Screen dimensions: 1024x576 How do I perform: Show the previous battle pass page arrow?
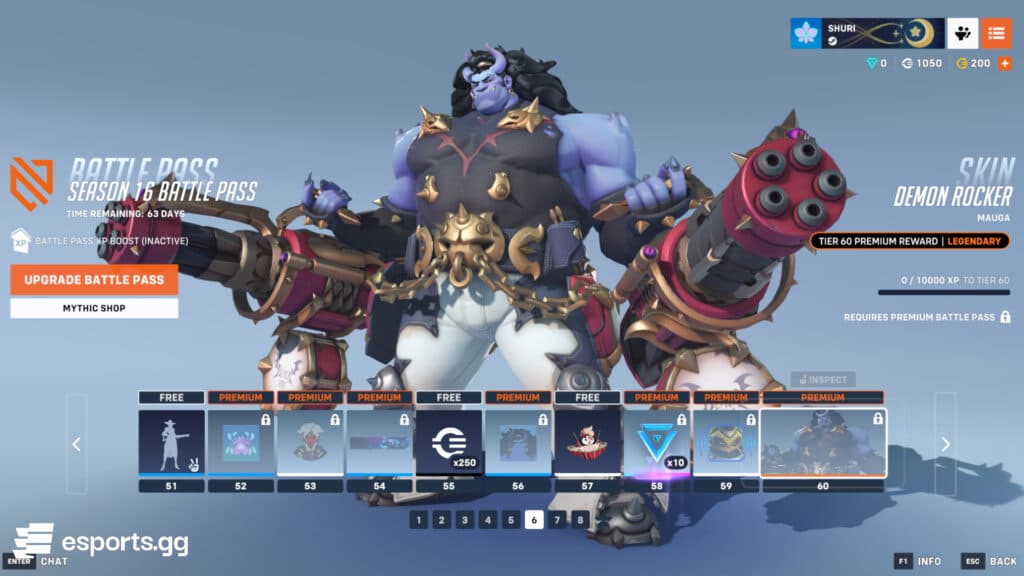[77, 444]
